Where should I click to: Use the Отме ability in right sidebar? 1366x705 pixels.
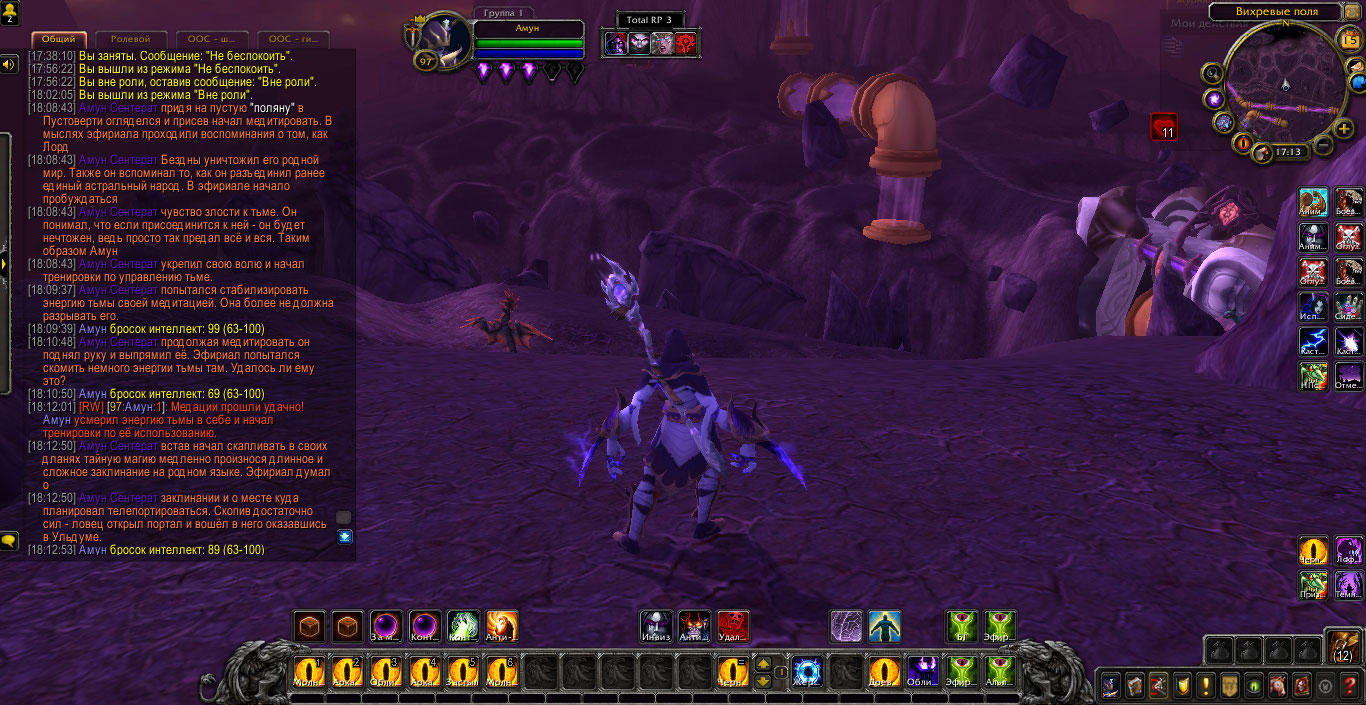pyautogui.click(x=1348, y=375)
